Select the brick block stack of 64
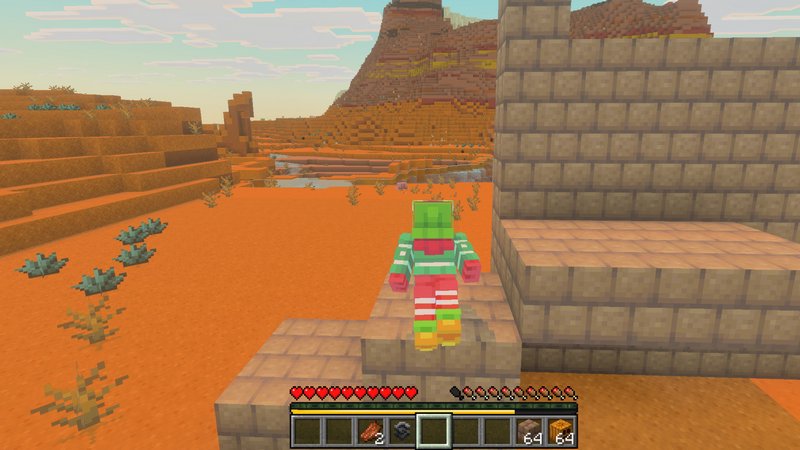The height and width of the screenshot is (450, 800). pyautogui.click(x=530, y=431)
